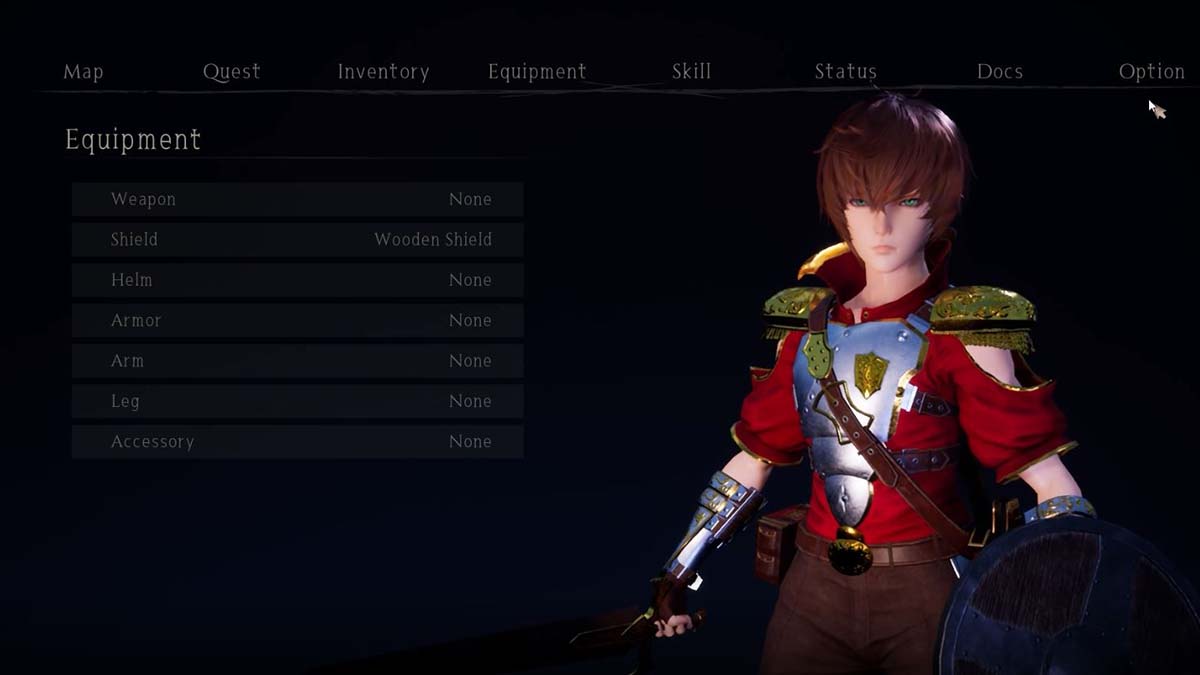
Task: Open the Option tab
Action: tap(1151, 72)
